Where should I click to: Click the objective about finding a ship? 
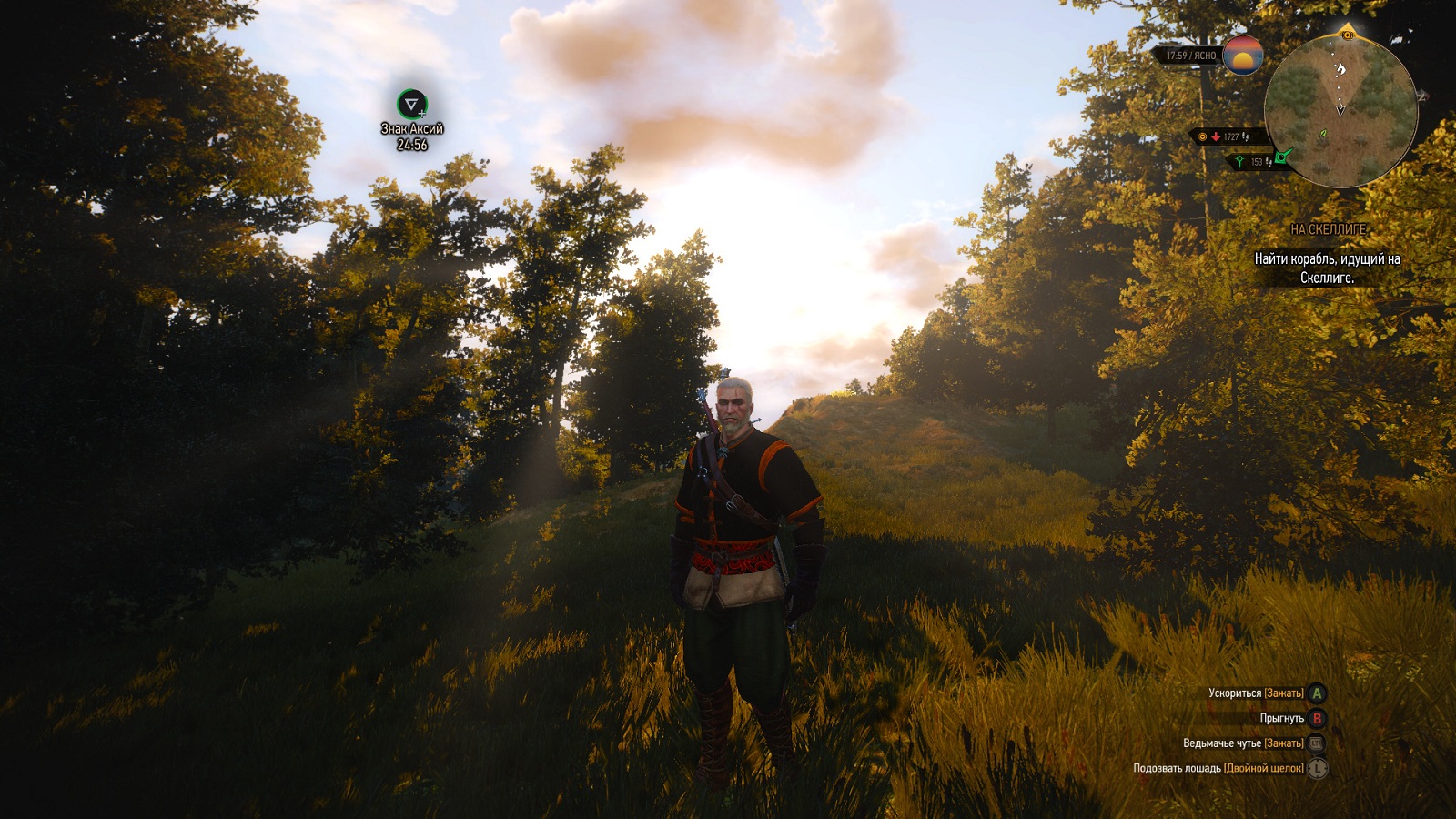point(1327,268)
